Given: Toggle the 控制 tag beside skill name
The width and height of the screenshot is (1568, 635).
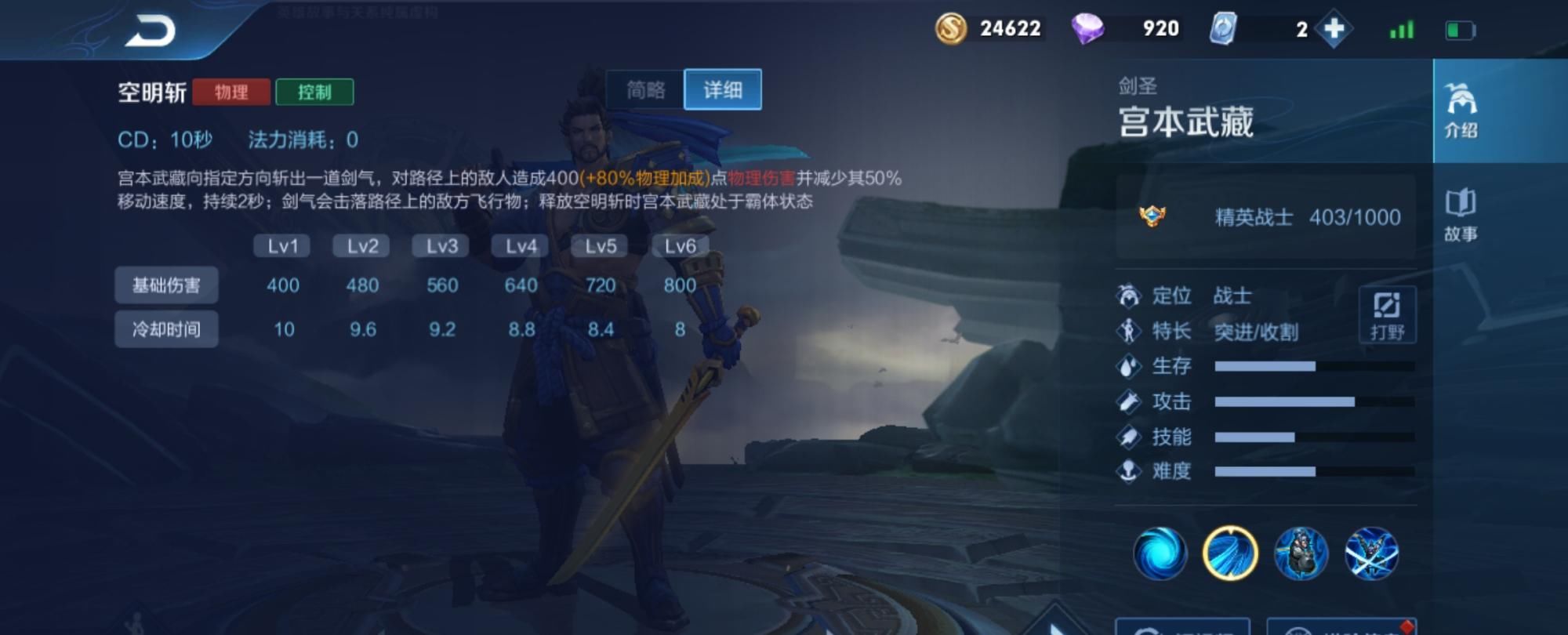Looking at the screenshot, I should [317, 92].
